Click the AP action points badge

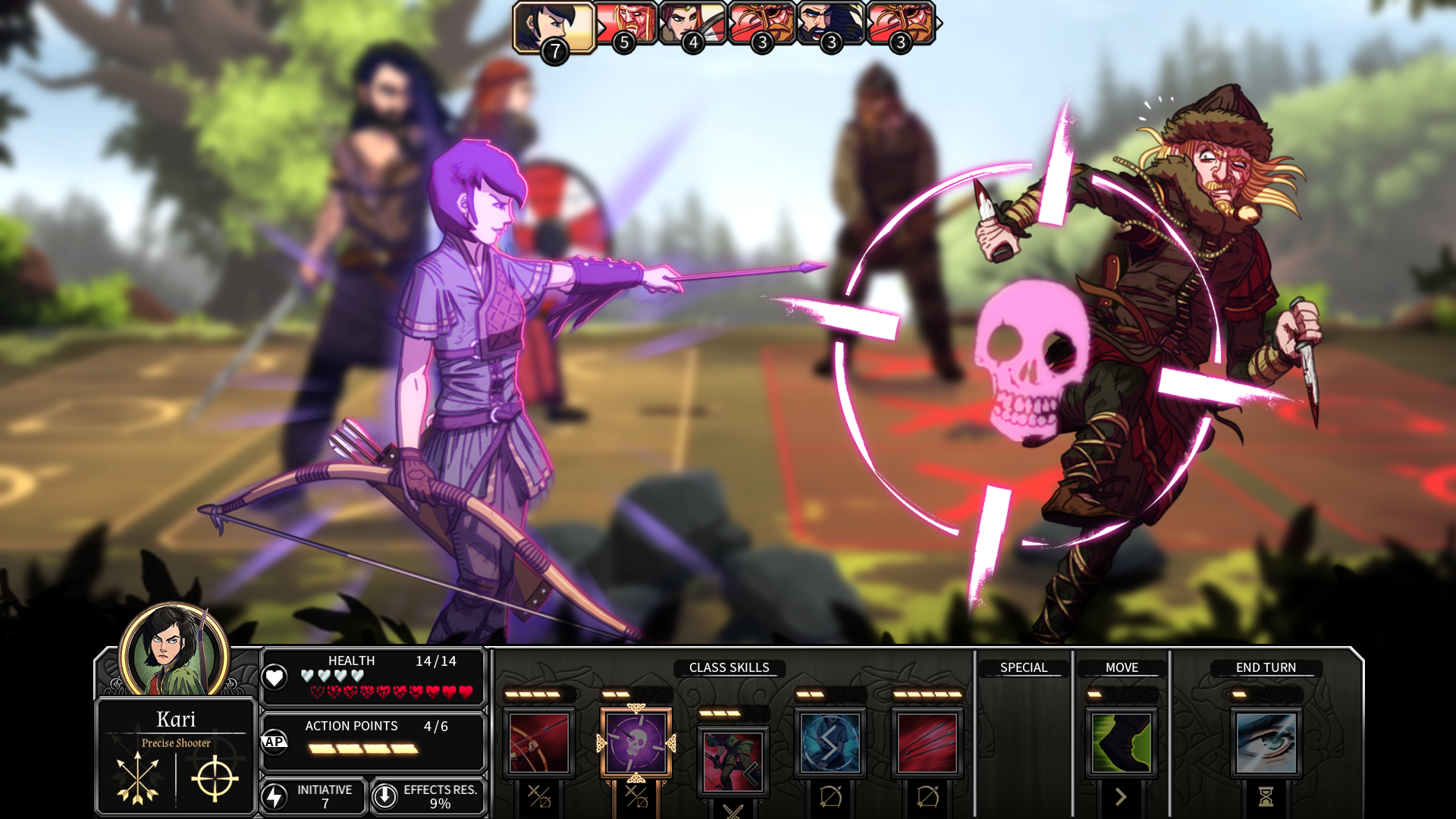click(275, 742)
